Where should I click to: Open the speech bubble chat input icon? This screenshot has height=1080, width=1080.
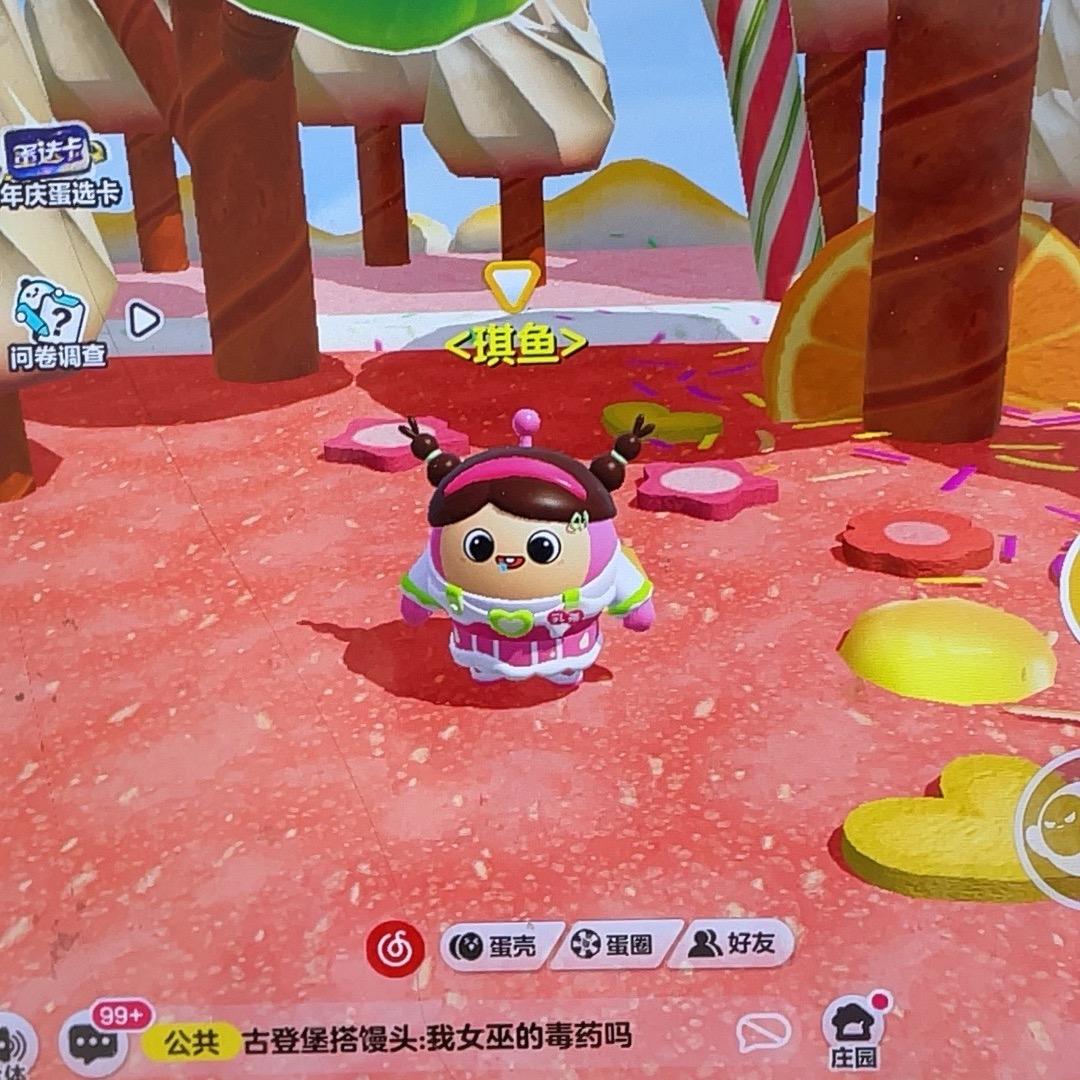(763, 1032)
